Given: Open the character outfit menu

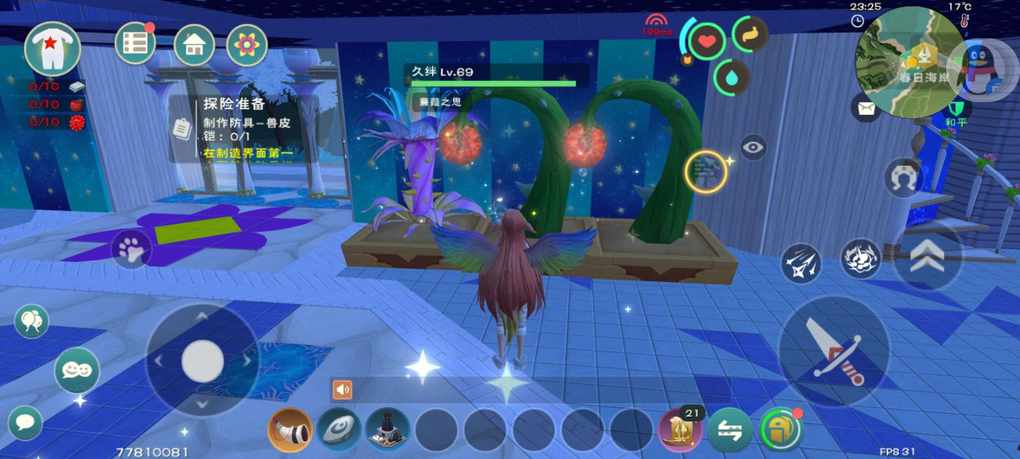Looking at the screenshot, I should [52, 49].
